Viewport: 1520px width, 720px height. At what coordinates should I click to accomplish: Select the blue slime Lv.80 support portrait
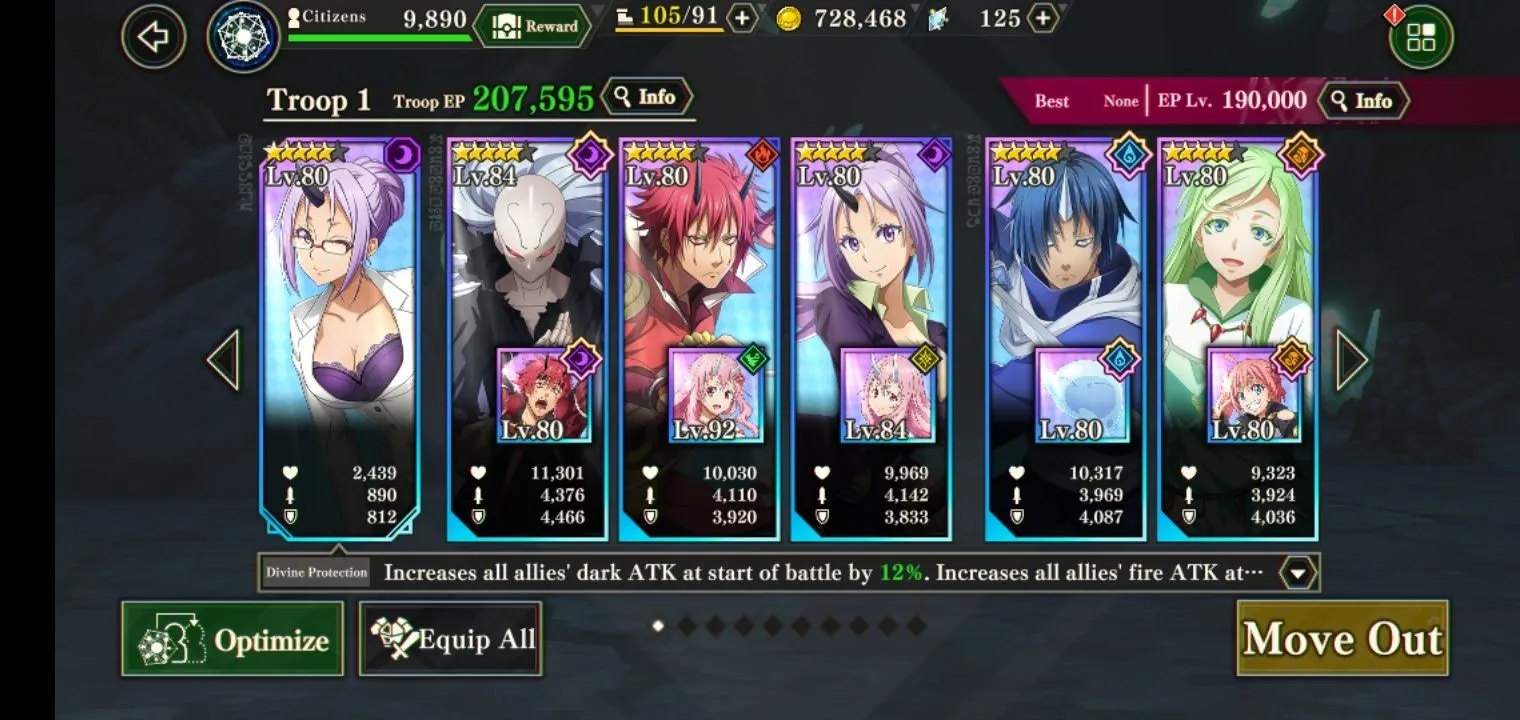[x=1082, y=395]
